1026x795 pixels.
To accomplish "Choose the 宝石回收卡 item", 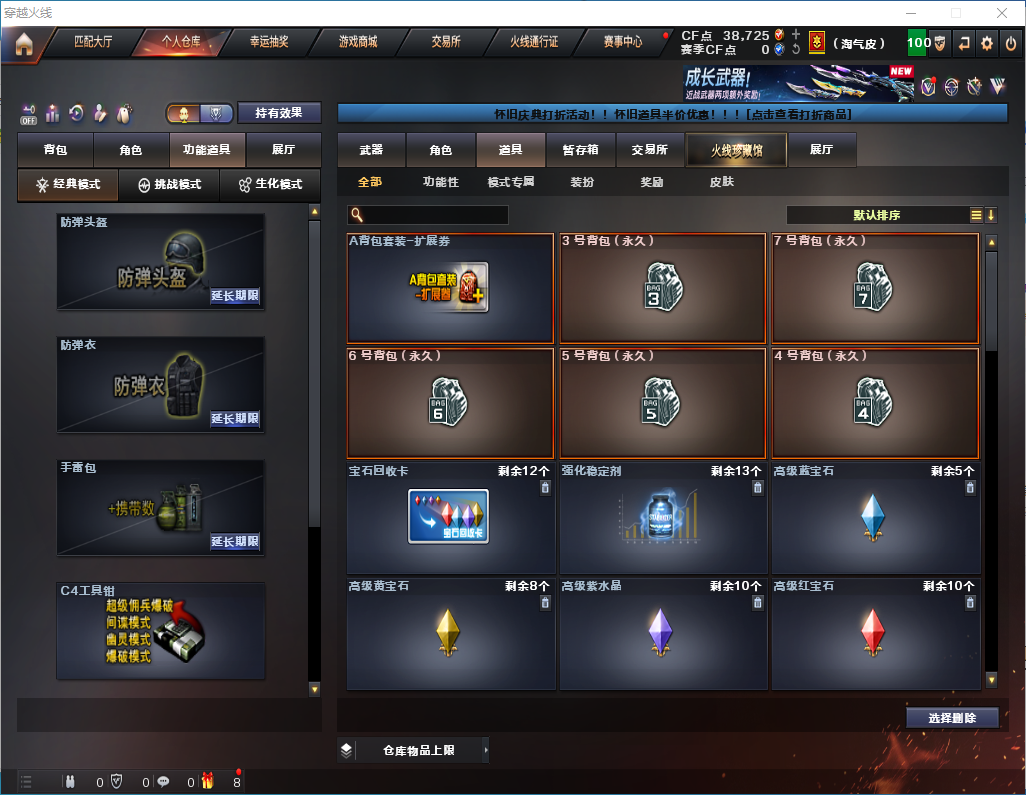I will click(450, 517).
